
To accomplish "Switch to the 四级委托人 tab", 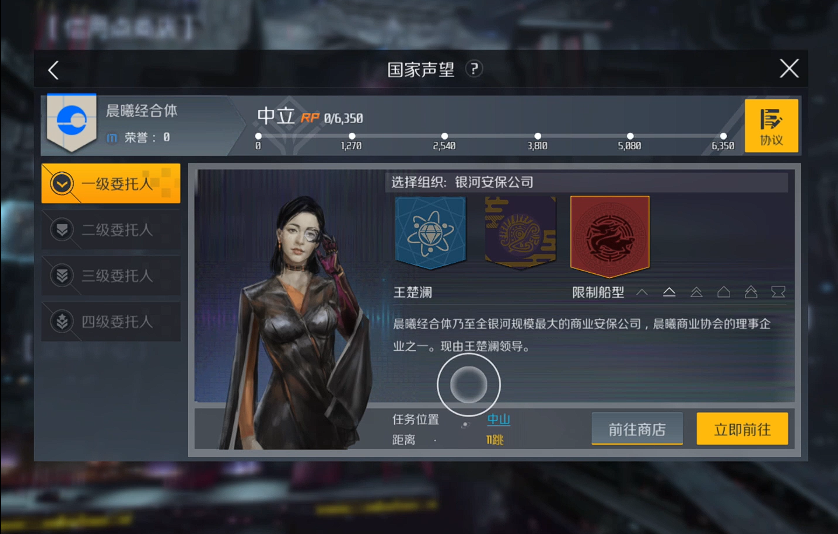I will point(111,322).
